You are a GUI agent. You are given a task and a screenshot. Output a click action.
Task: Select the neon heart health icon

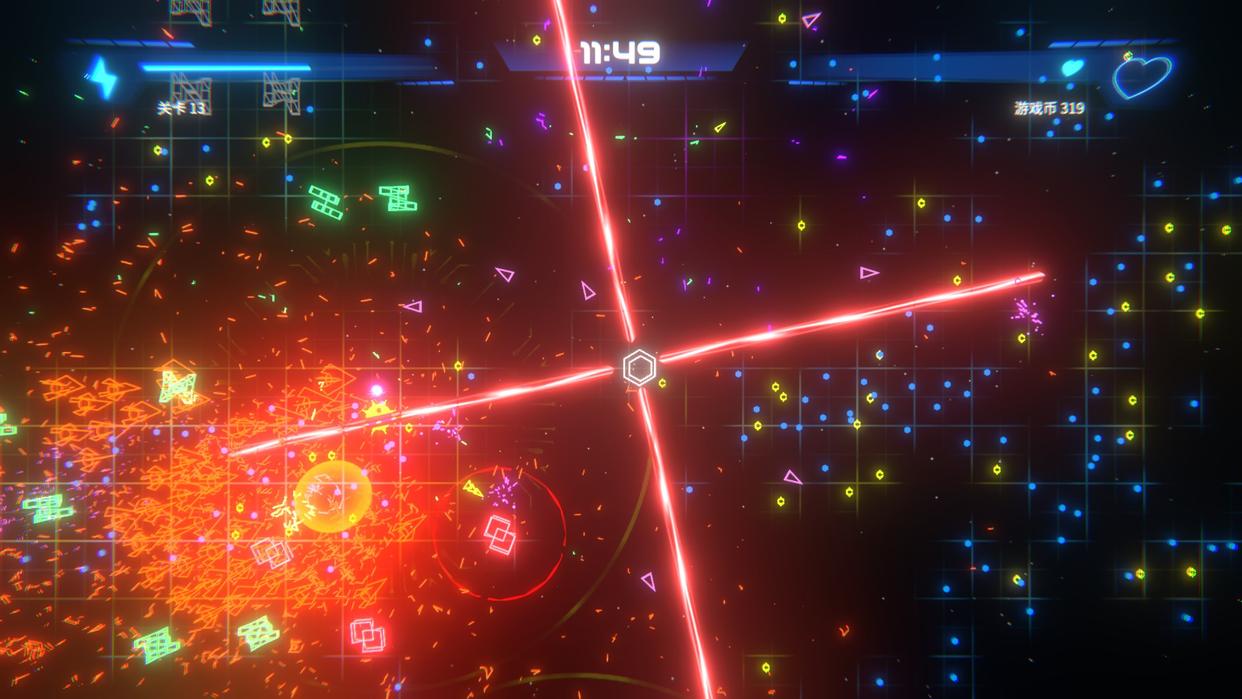point(1141,76)
